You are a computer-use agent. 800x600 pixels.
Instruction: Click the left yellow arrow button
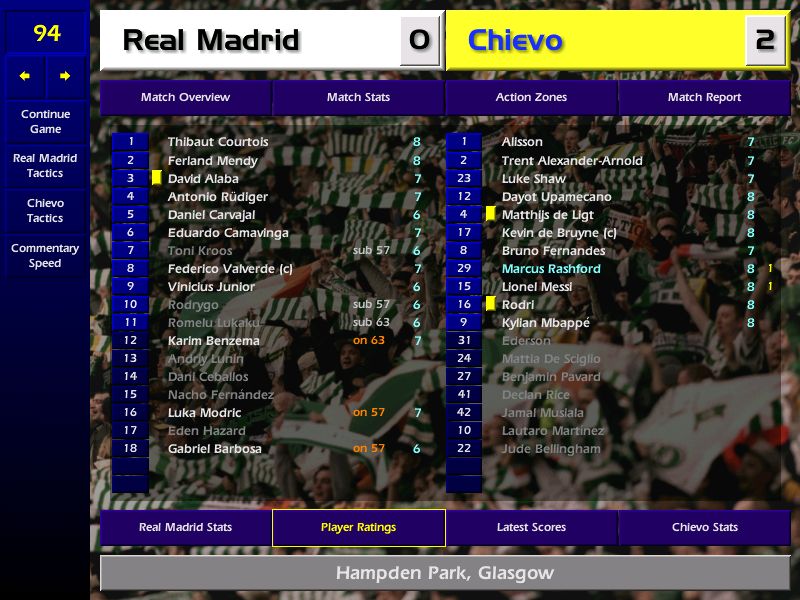(x=25, y=76)
